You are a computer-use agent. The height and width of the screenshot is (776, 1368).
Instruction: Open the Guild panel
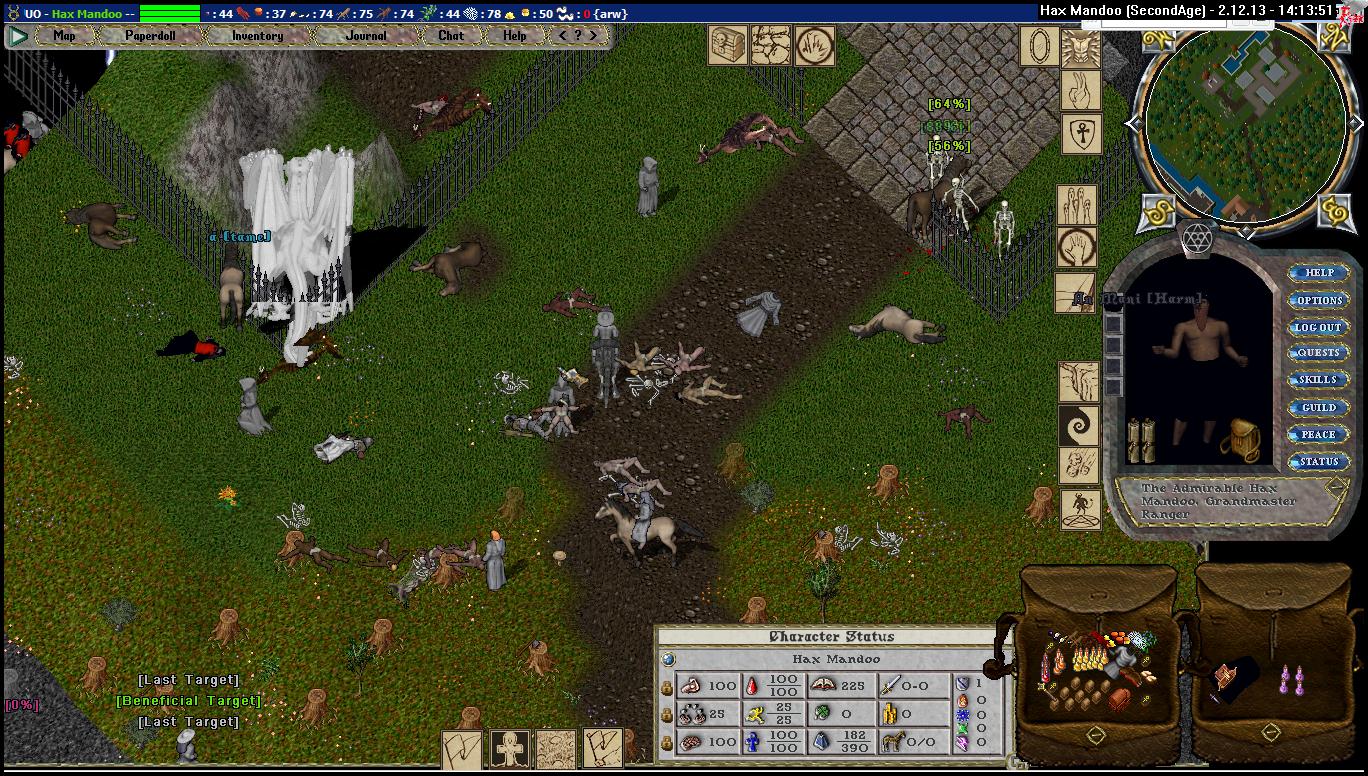1318,408
